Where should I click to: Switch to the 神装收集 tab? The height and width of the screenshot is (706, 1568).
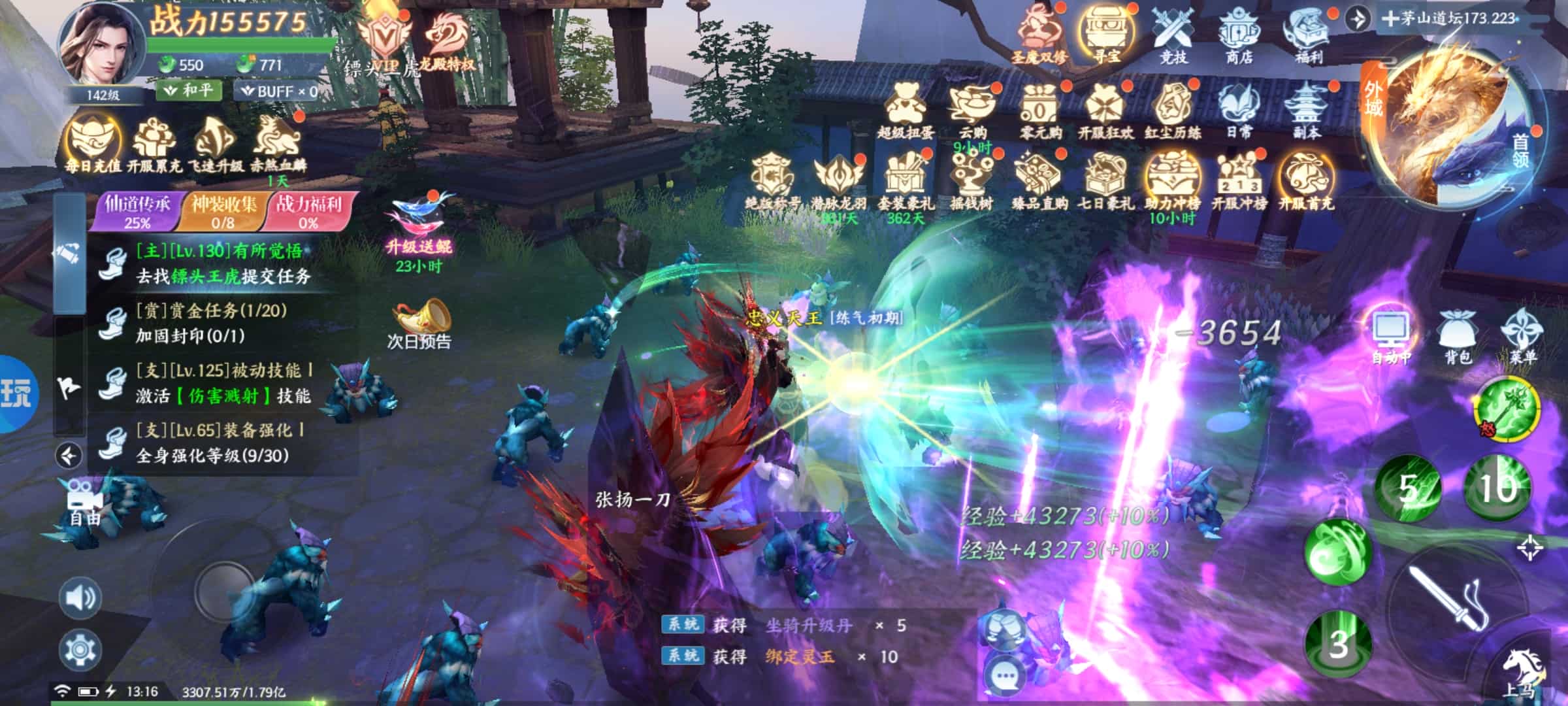[x=223, y=211]
